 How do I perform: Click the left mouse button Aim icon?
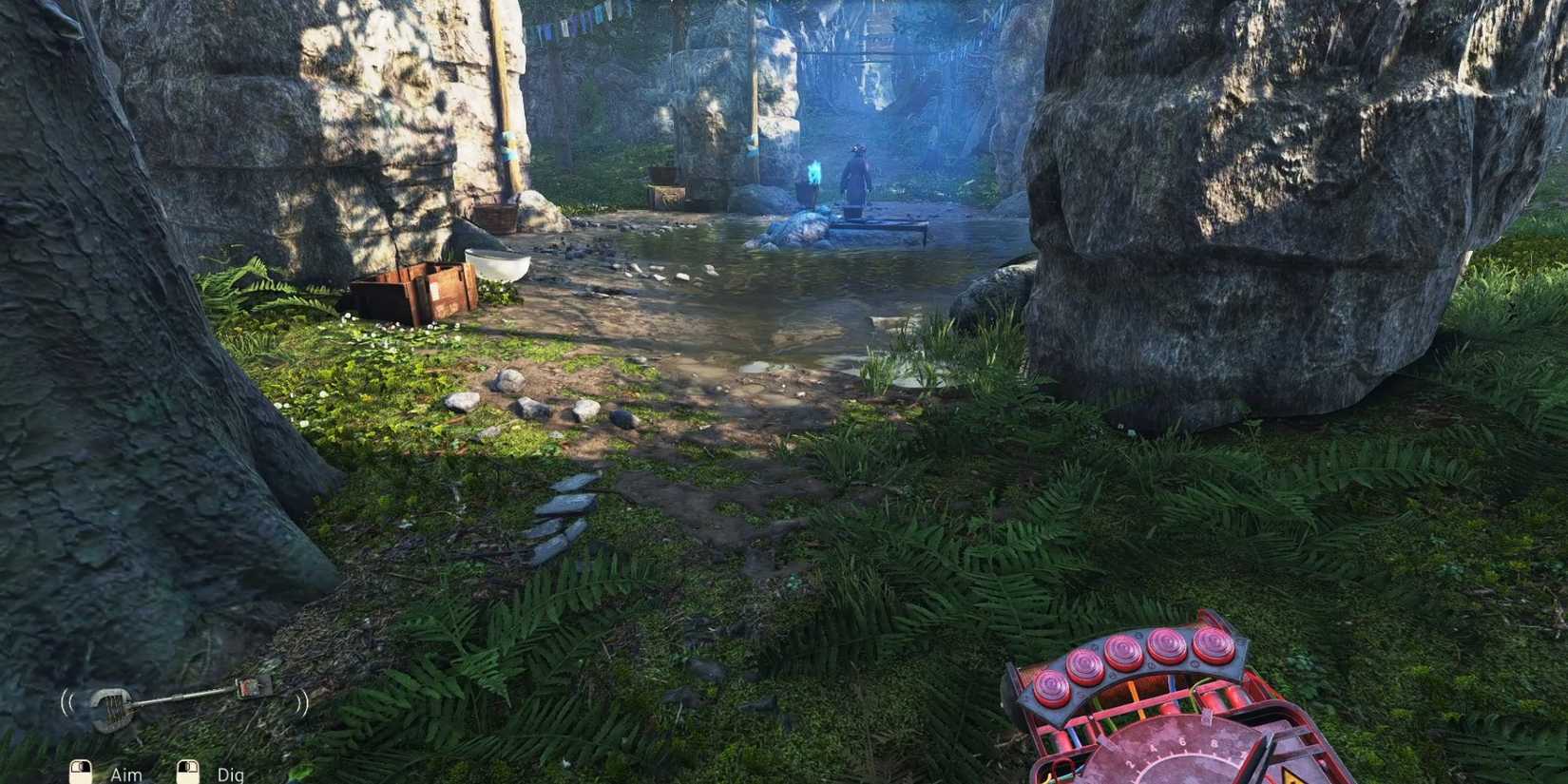click(x=80, y=771)
